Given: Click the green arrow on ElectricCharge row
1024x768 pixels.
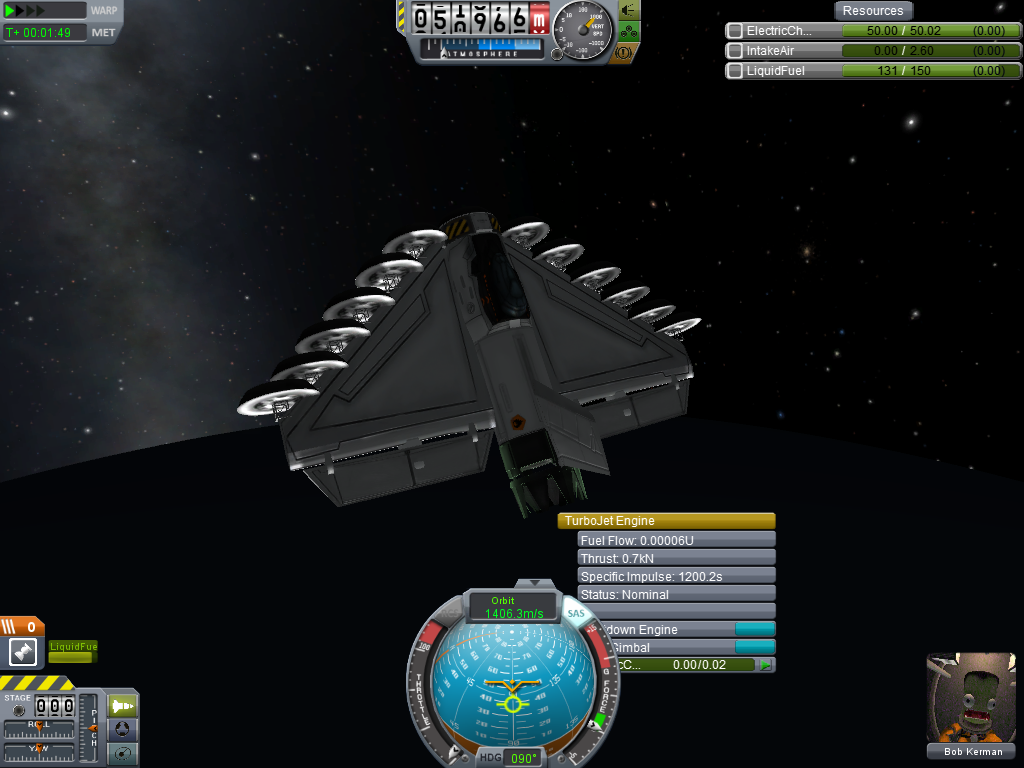Looking at the screenshot, I should click(x=766, y=665).
